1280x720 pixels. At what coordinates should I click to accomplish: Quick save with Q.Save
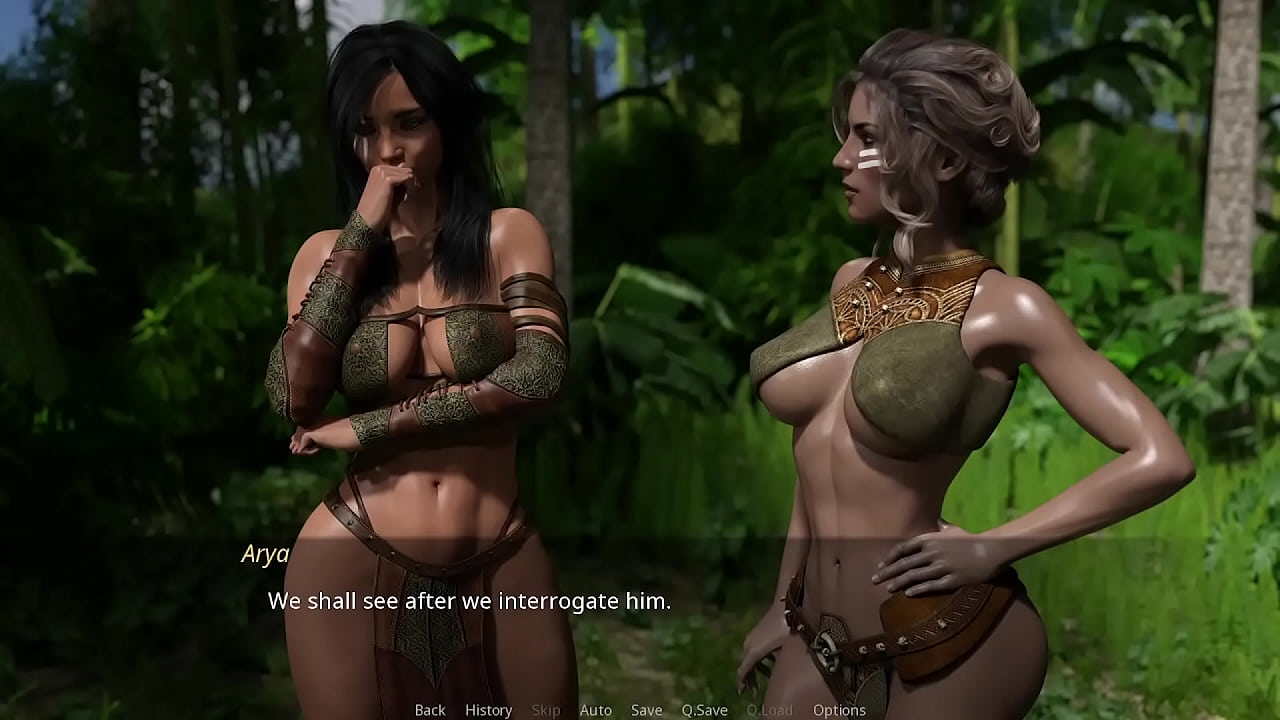(x=704, y=710)
